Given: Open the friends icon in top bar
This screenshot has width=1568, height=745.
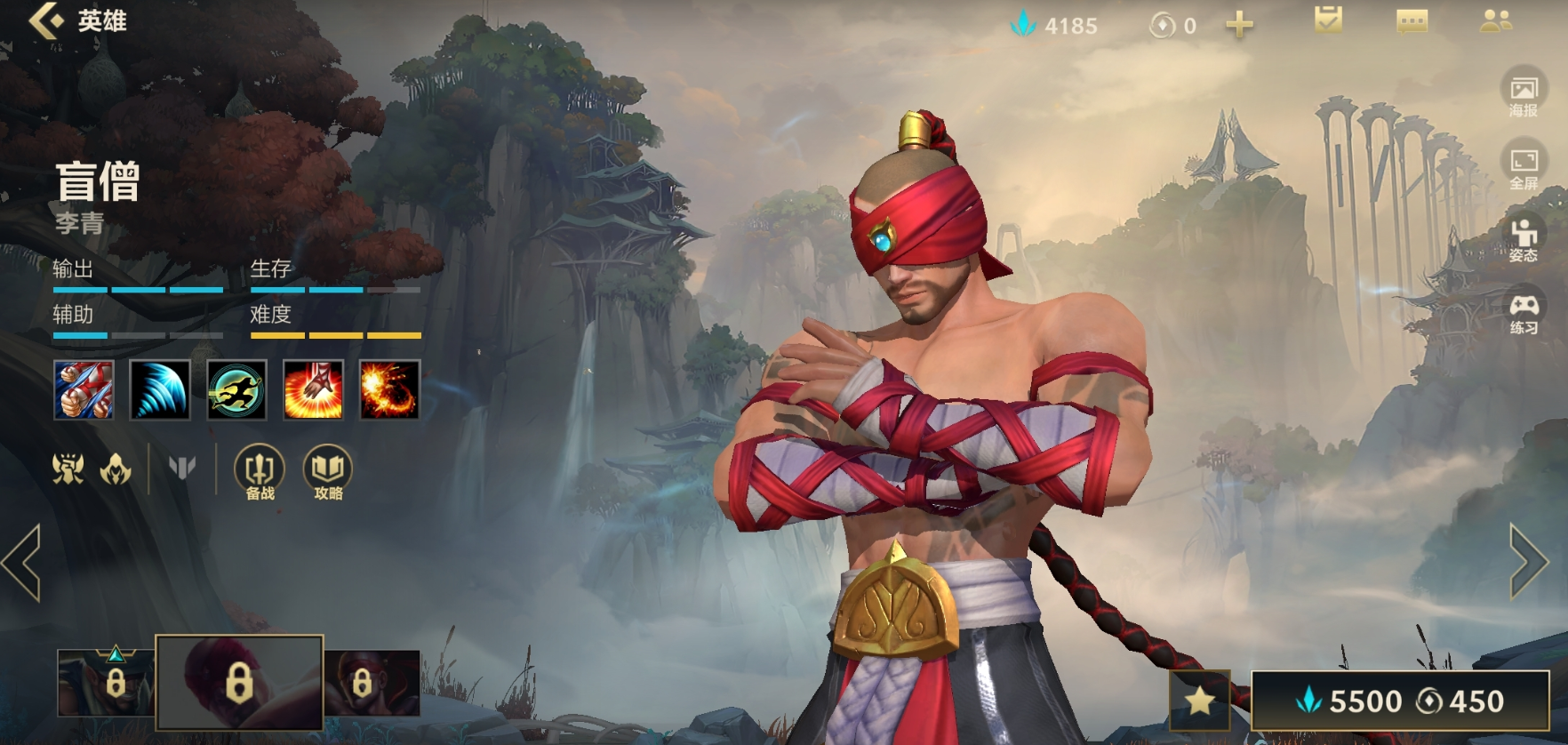Looking at the screenshot, I should coord(1496,21).
